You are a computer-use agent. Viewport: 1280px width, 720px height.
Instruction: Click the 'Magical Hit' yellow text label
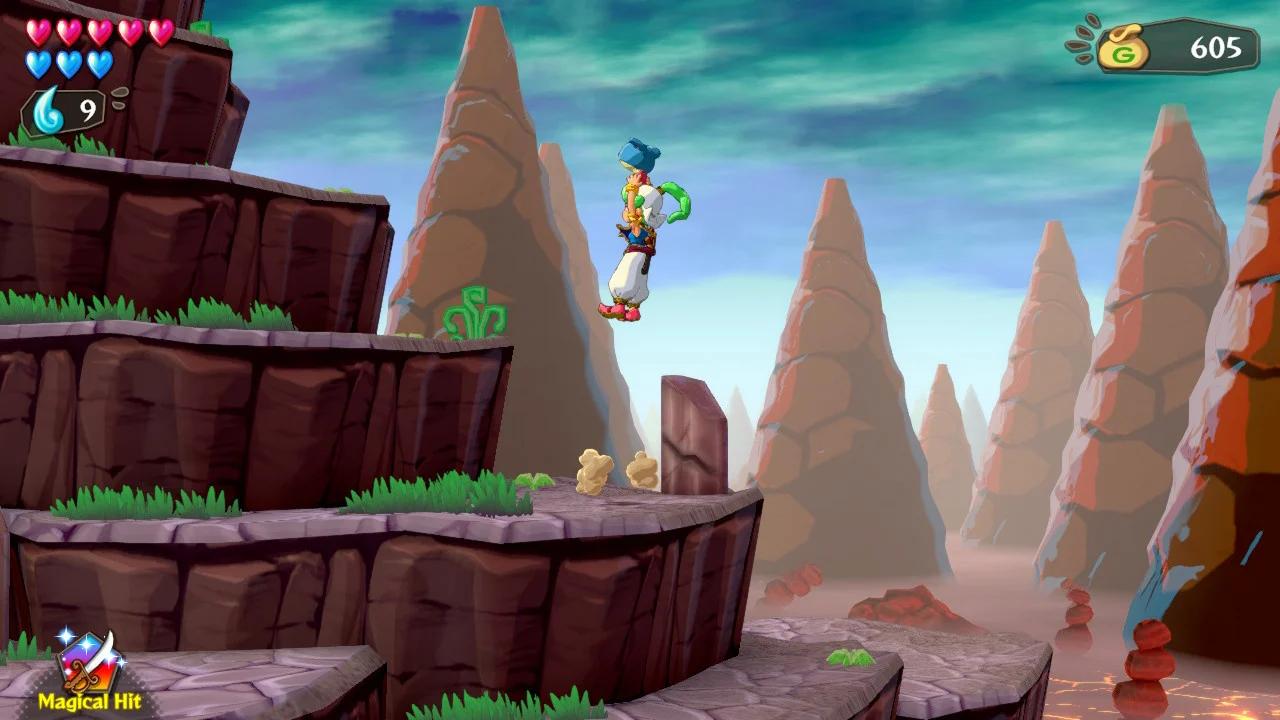[91, 701]
